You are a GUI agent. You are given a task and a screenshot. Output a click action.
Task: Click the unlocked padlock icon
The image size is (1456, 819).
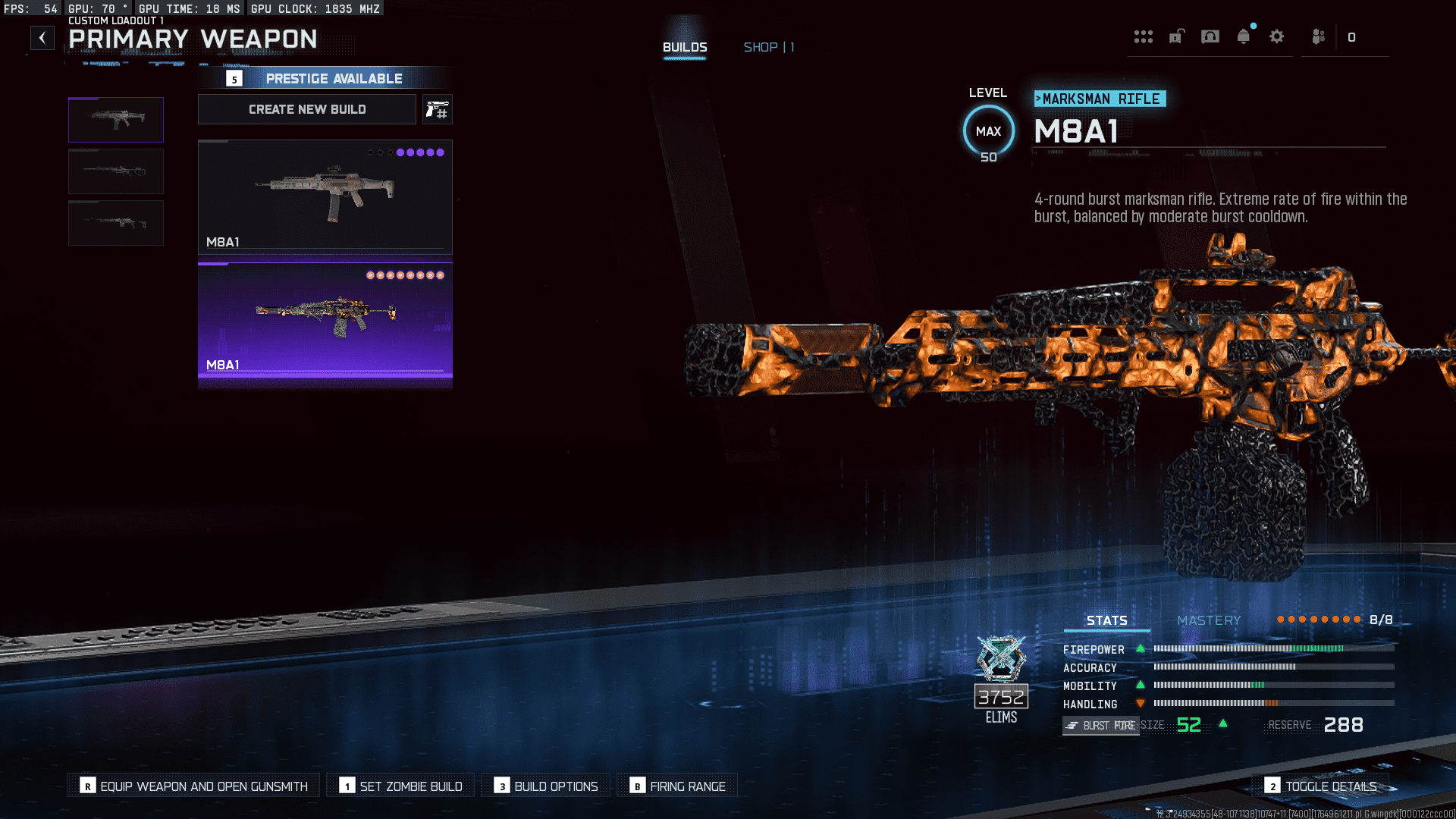pos(1176,36)
